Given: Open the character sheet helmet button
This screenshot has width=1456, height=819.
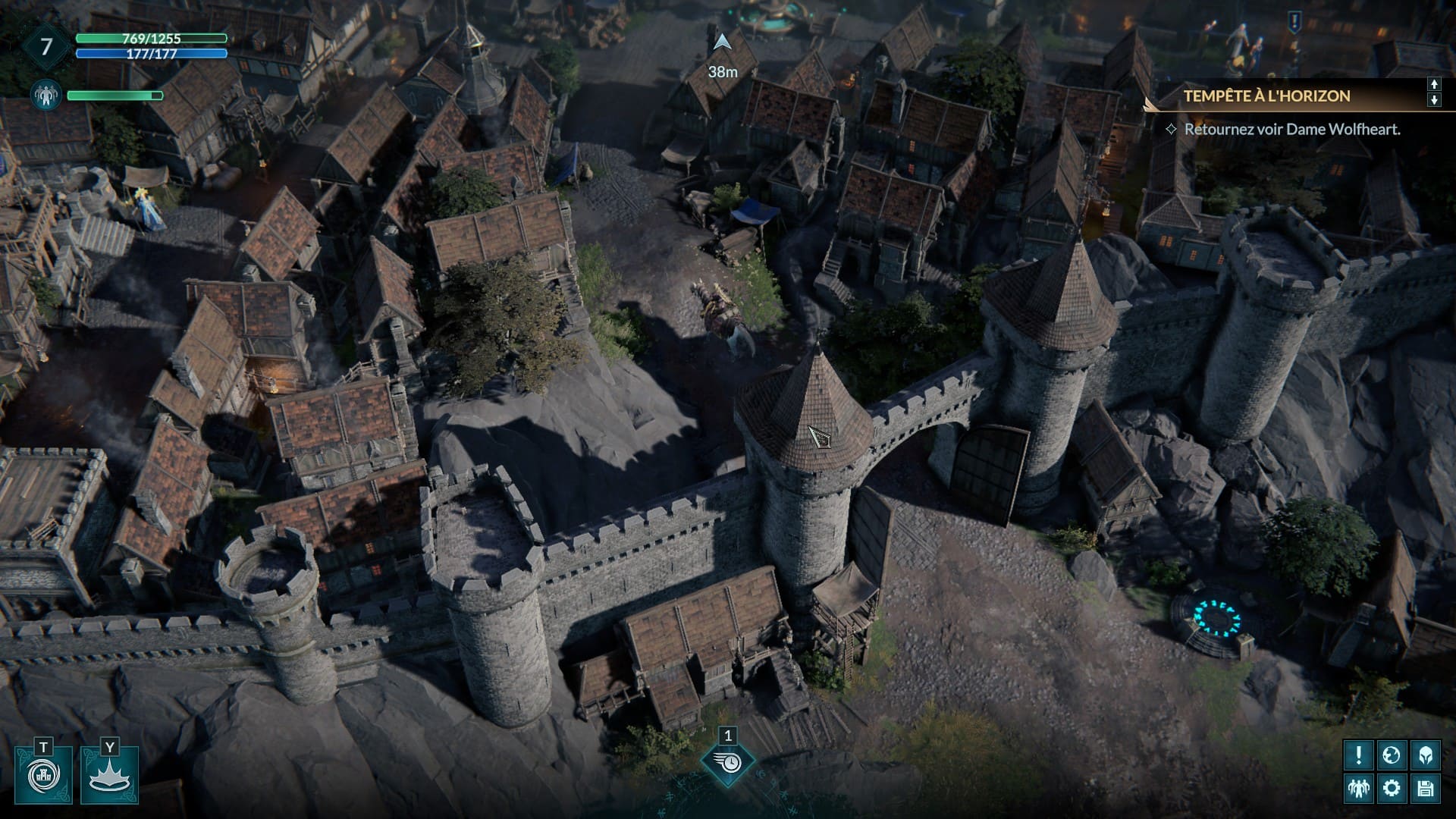Looking at the screenshot, I should click(1425, 755).
